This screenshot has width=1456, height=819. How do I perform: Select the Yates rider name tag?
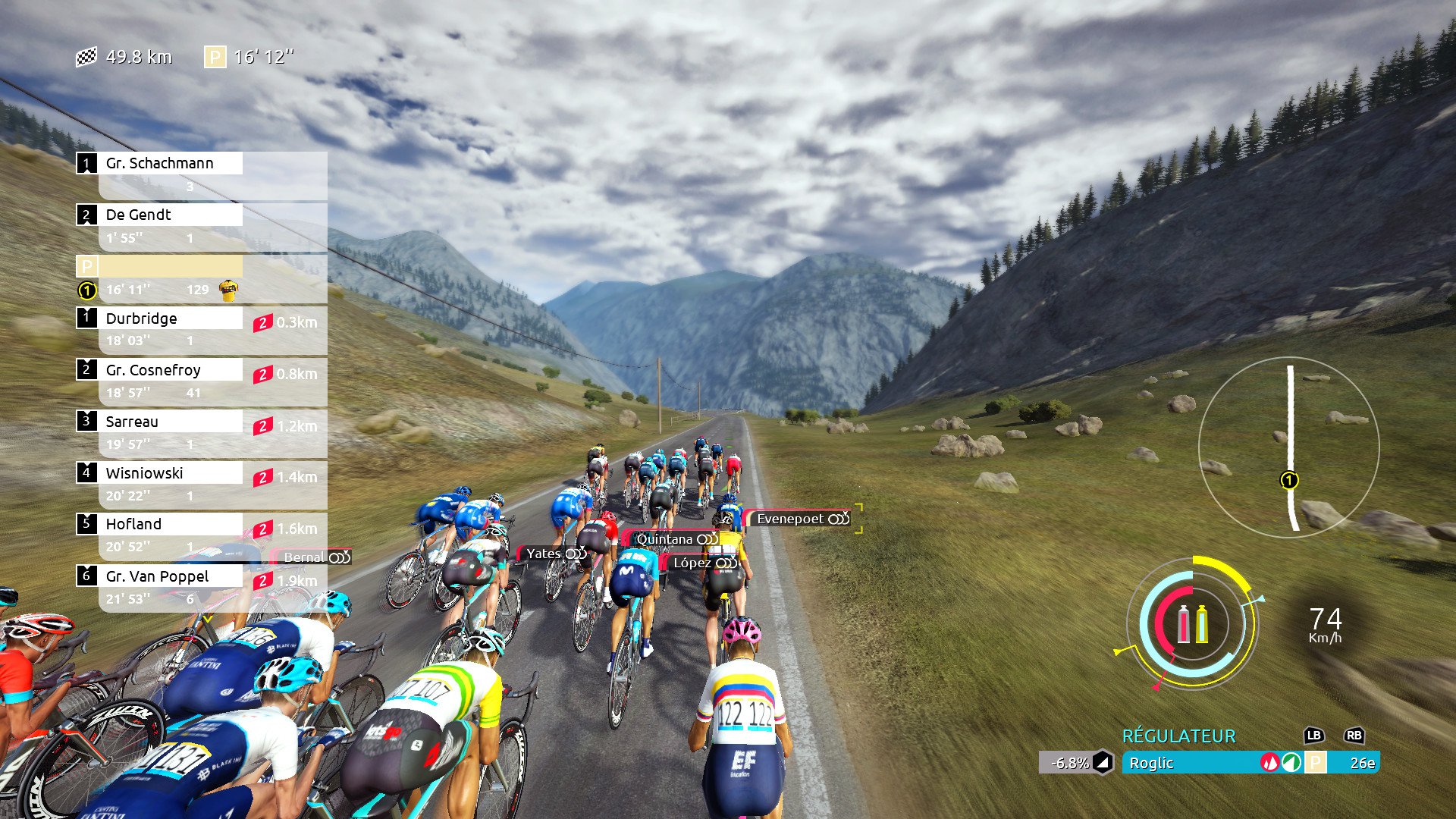(x=554, y=554)
